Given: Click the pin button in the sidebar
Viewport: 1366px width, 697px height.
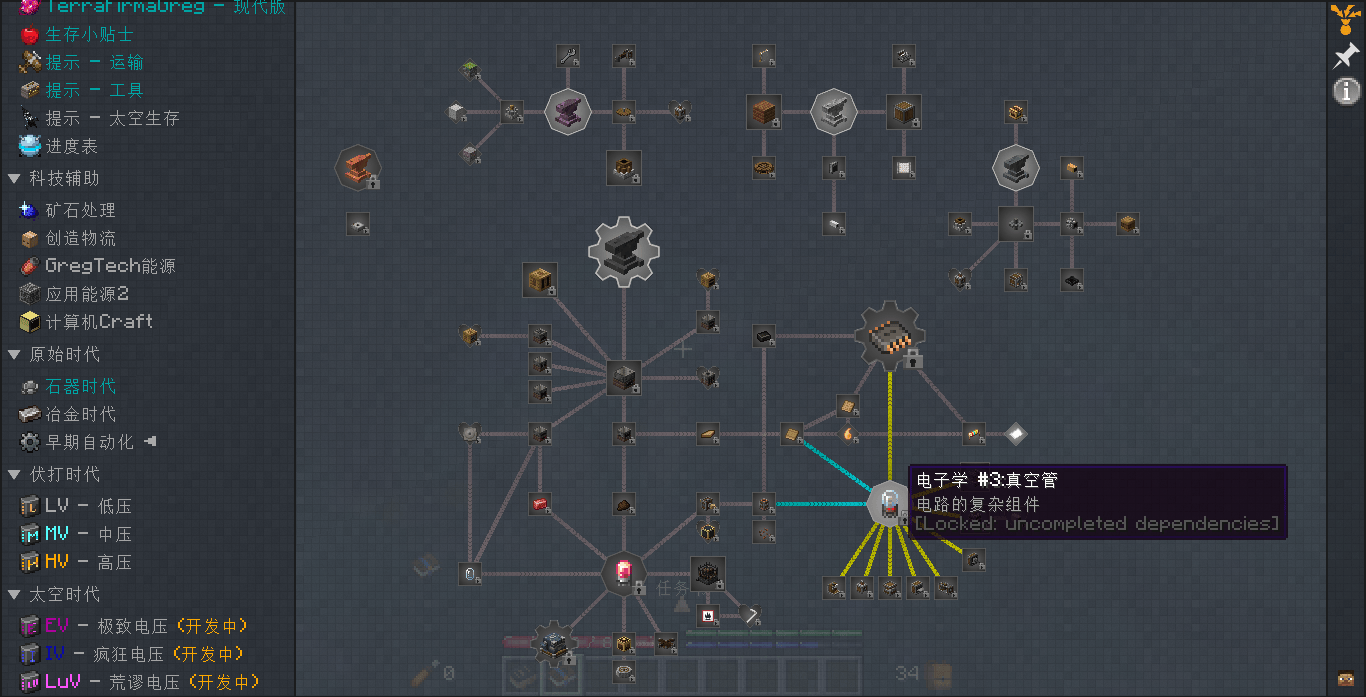Looking at the screenshot, I should (1346, 56).
